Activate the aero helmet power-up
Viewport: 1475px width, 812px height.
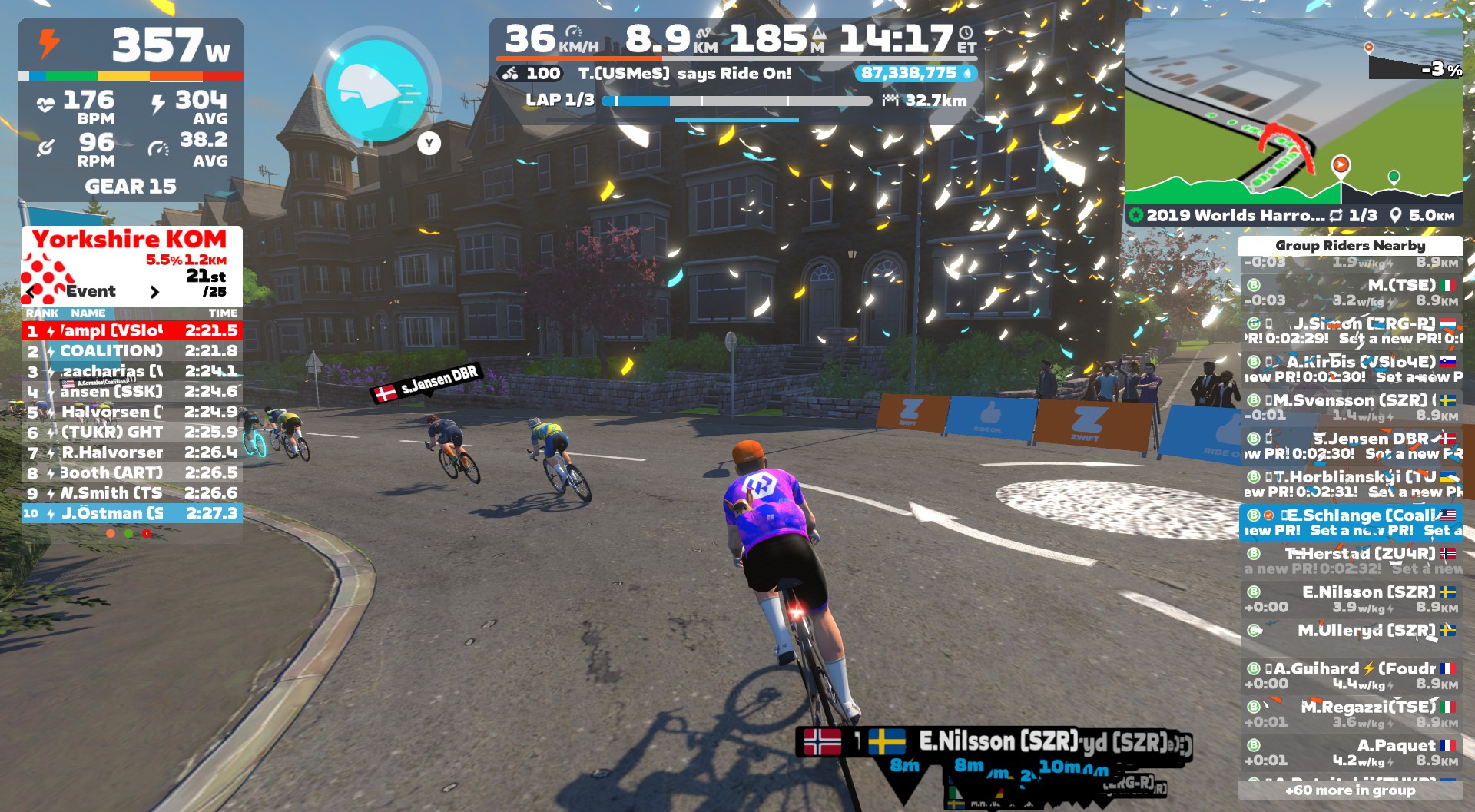pos(376,91)
